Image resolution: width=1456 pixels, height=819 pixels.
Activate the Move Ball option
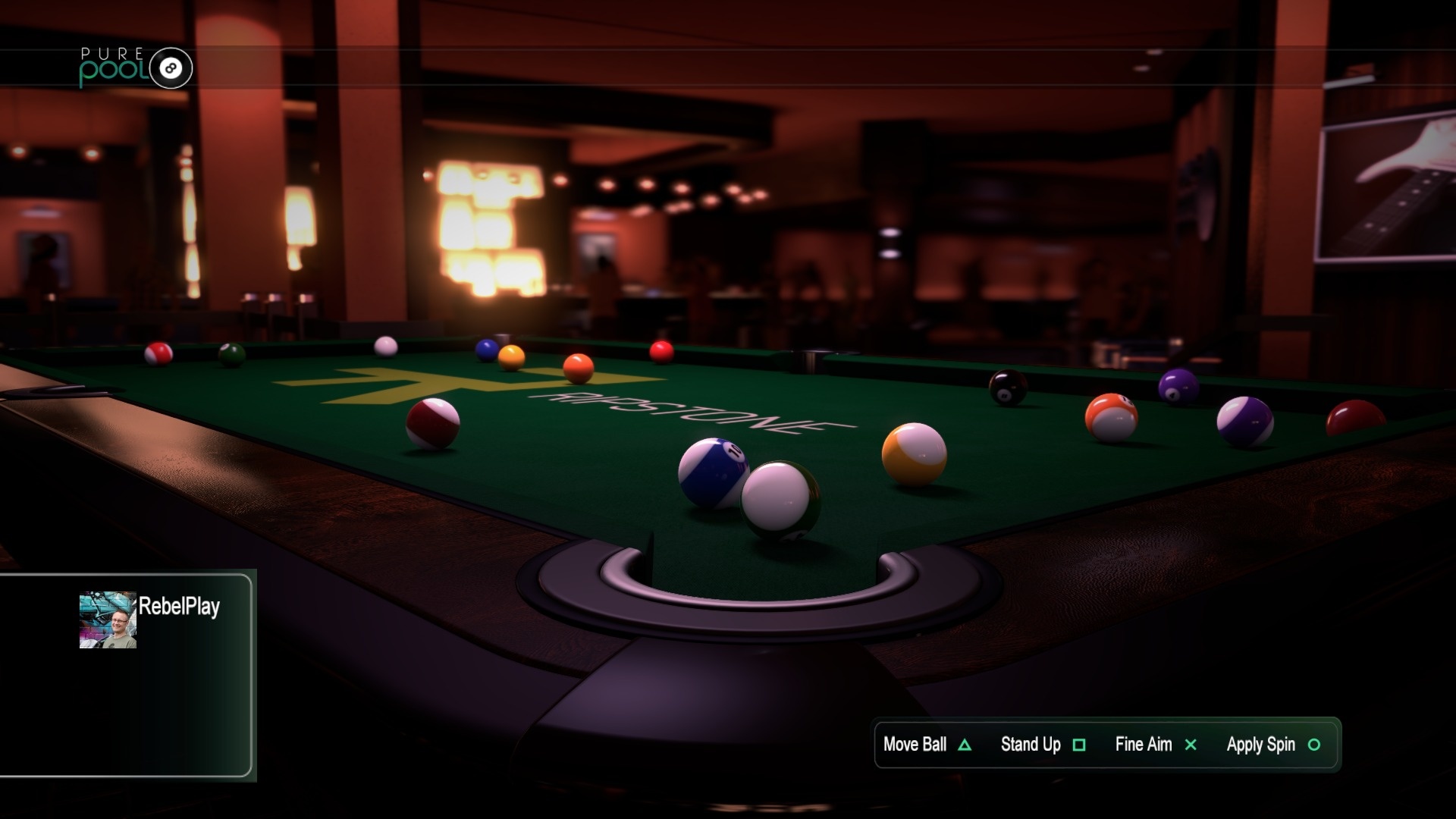[913, 745]
